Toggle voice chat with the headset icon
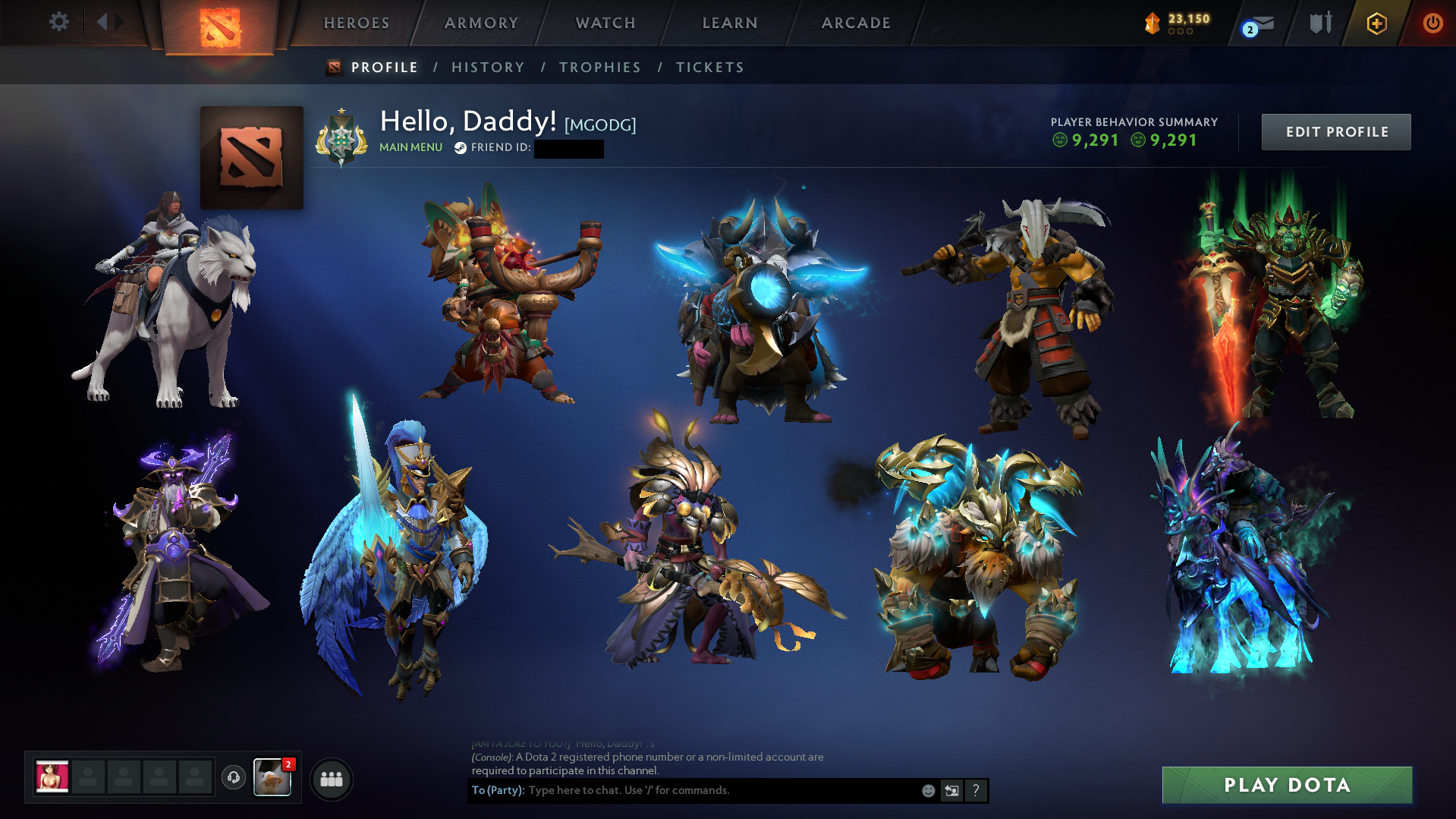Viewport: 1456px width, 819px height. point(233,777)
